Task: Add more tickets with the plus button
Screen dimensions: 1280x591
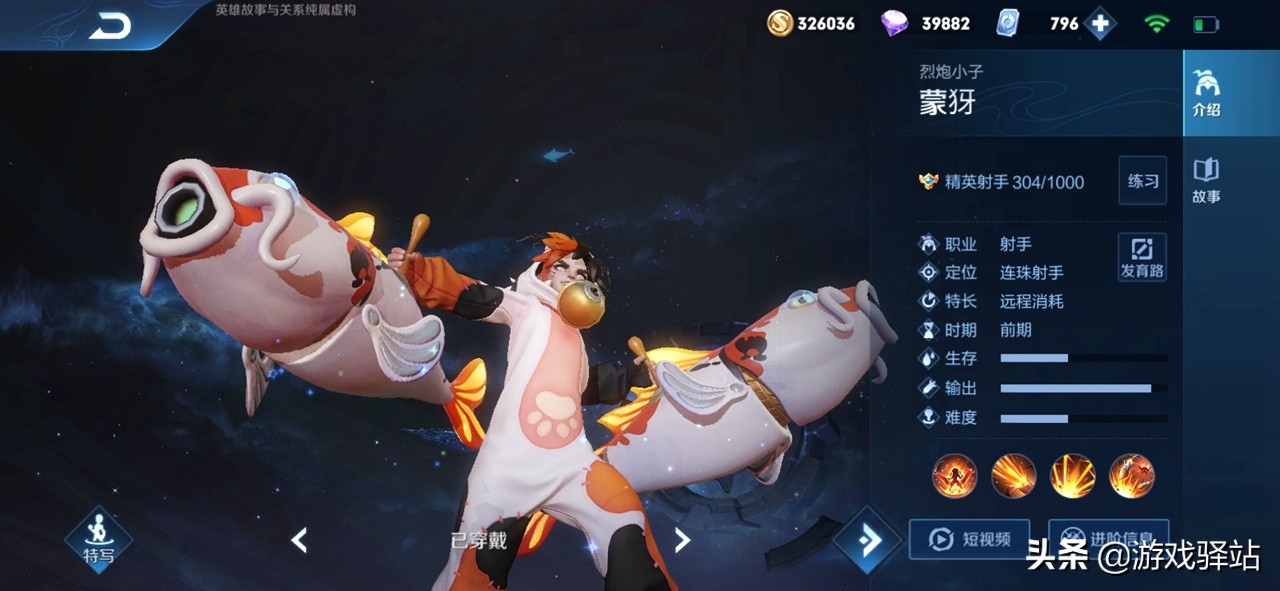Action: (x=1100, y=24)
